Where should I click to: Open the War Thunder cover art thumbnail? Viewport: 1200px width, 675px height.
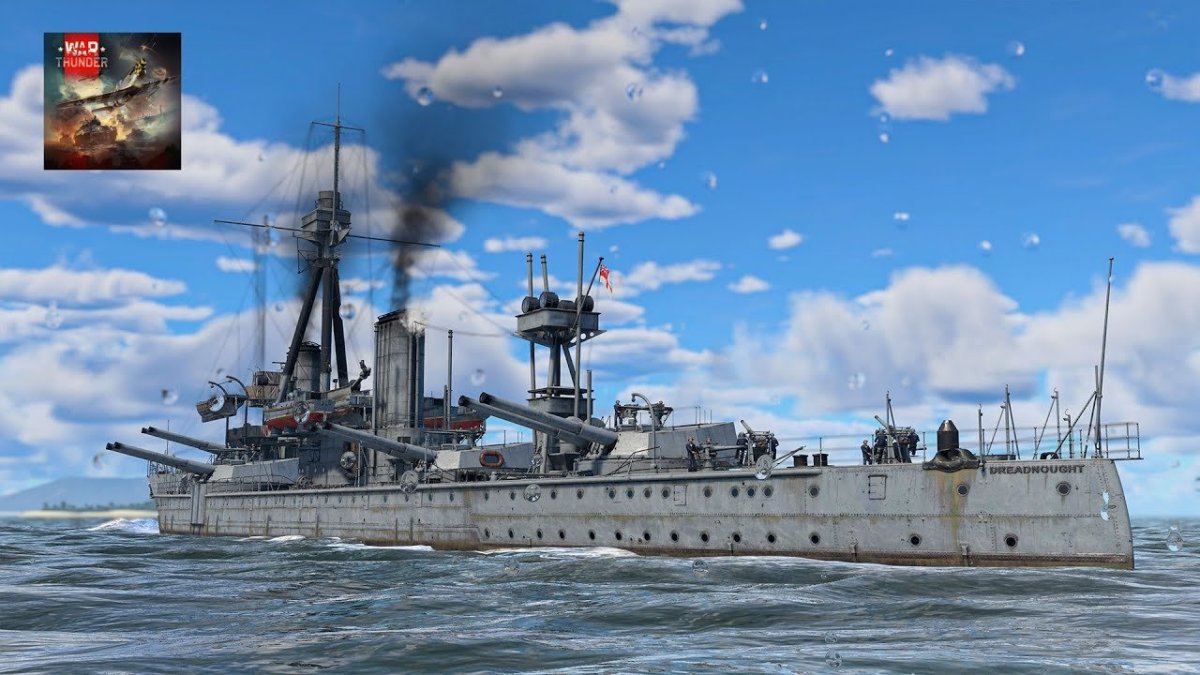click(112, 101)
